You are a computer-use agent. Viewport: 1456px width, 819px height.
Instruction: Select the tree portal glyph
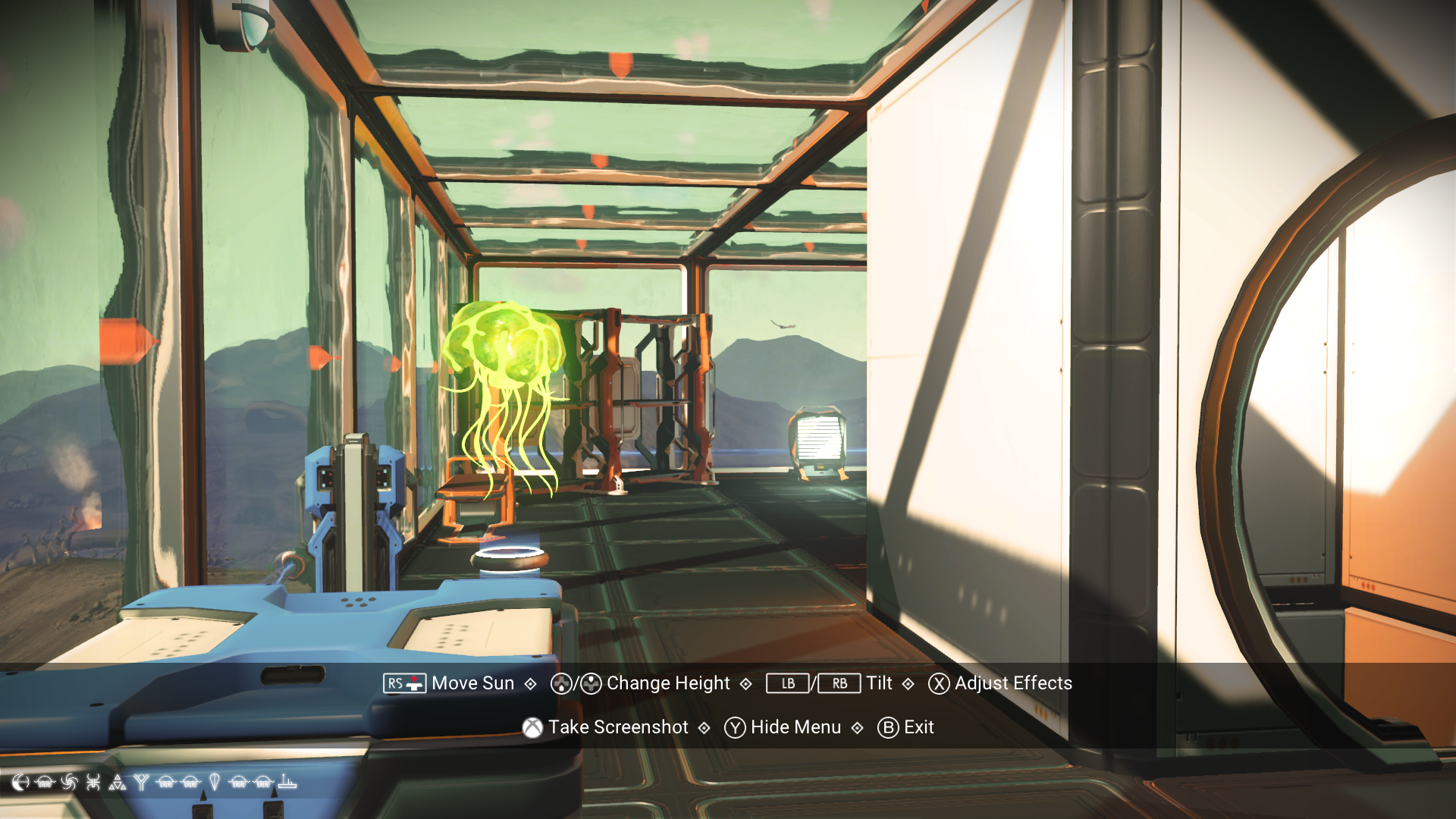point(141,782)
